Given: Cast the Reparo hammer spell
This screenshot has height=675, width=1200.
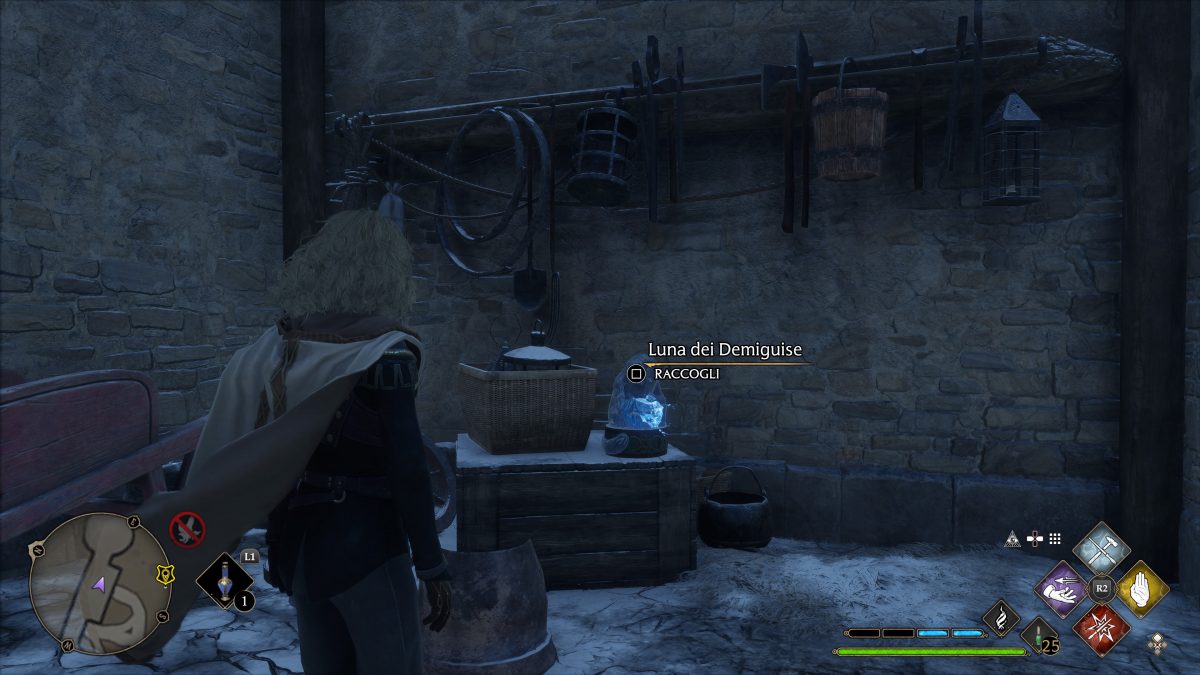Looking at the screenshot, I should pyautogui.click(x=1101, y=549).
